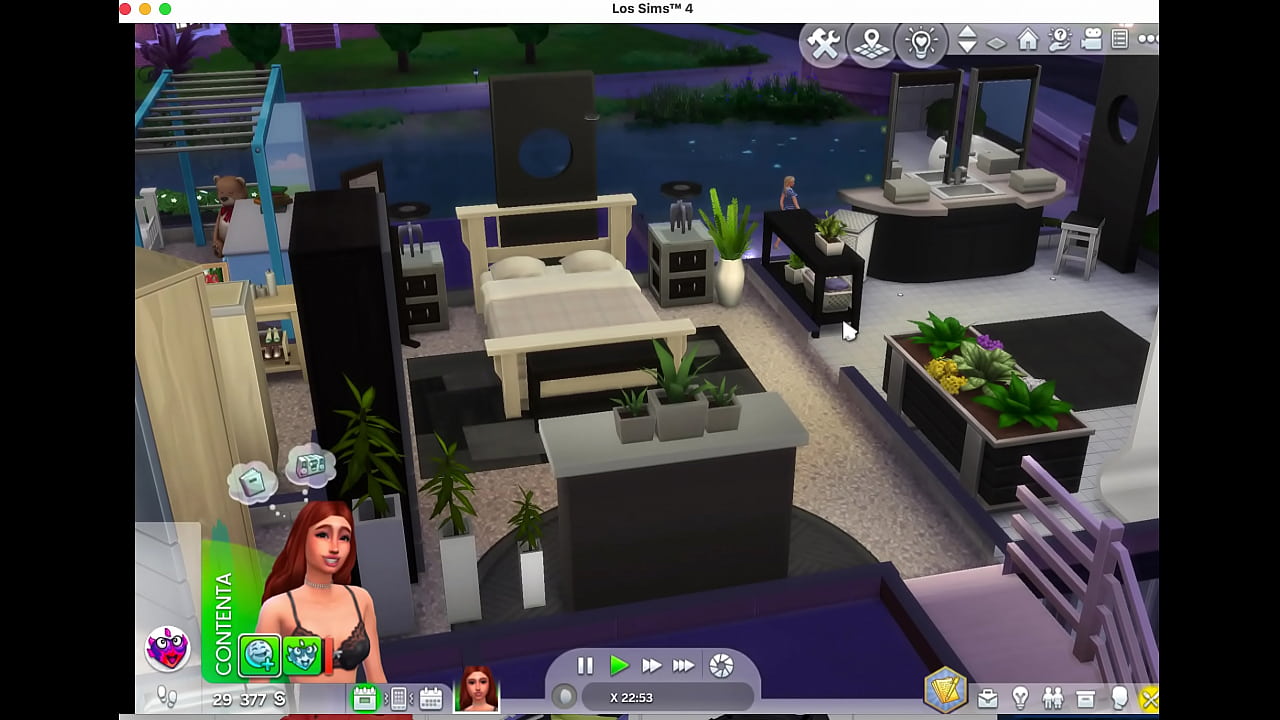Open Build Mode with the hammer tool icon
This screenshot has width=1280, height=720.
coord(823,42)
